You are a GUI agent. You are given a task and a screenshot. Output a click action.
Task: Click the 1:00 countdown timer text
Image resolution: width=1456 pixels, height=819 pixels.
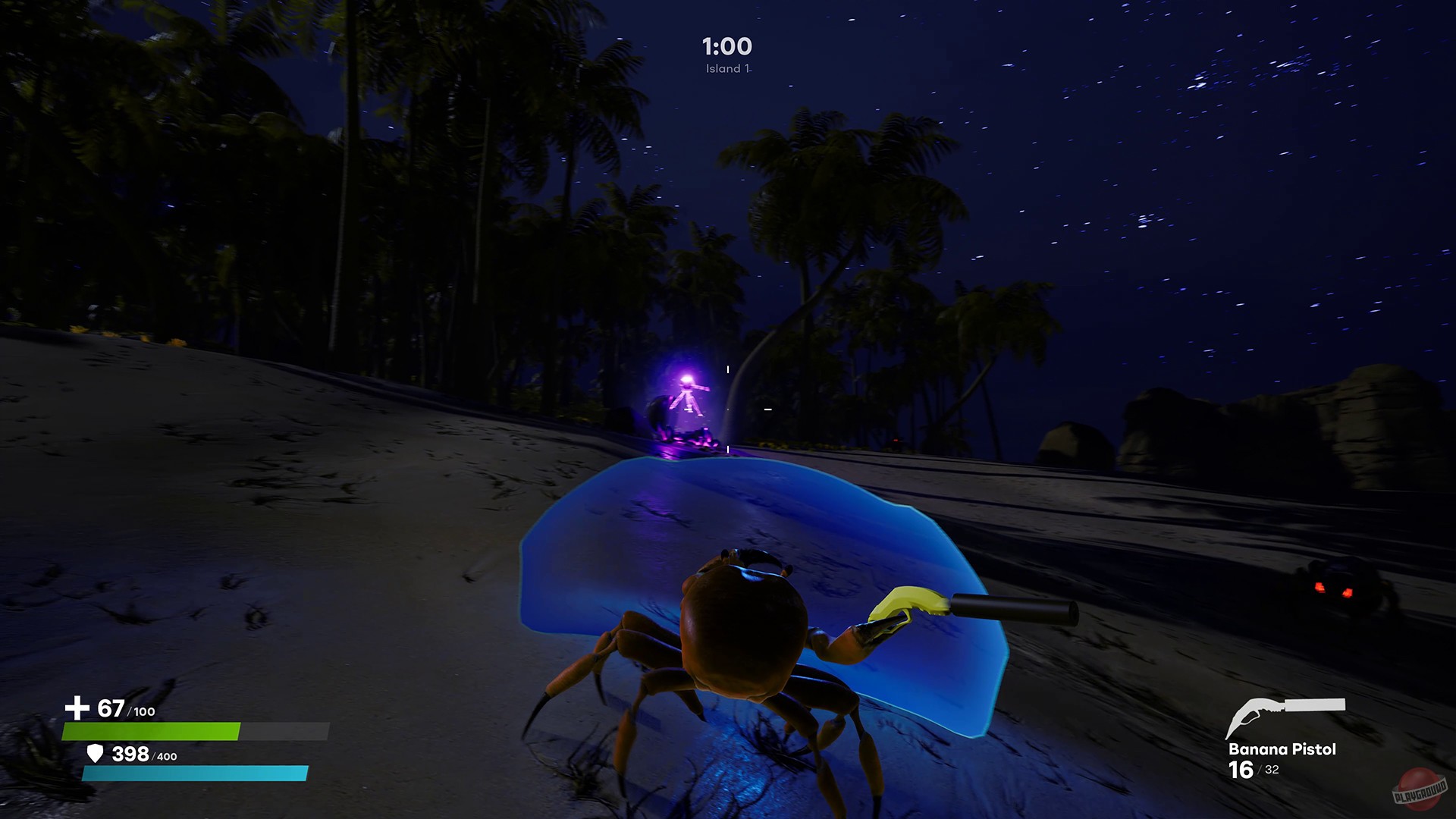point(726,45)
